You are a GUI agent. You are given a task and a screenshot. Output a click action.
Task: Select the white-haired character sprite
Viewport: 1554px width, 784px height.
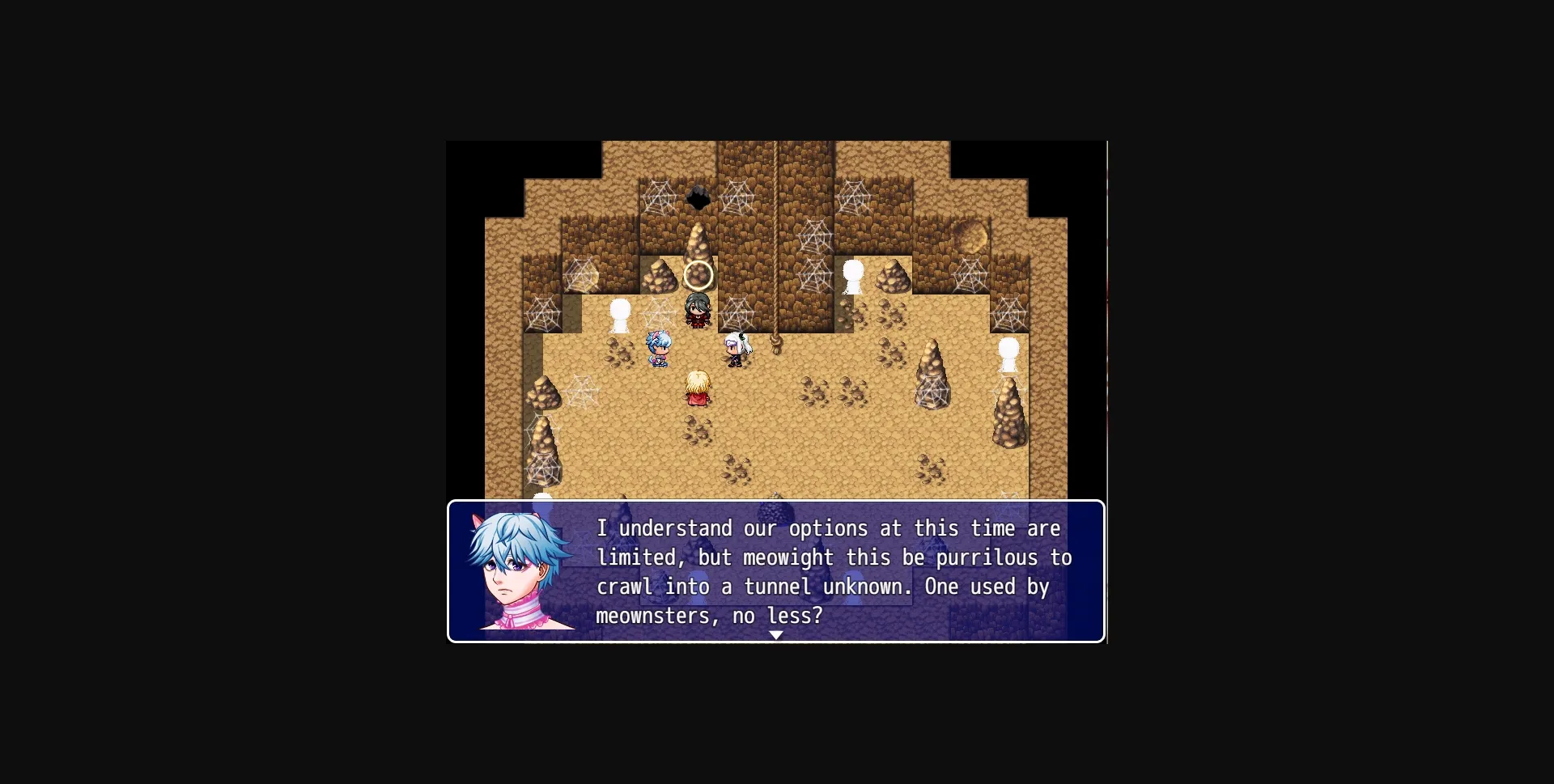click(x=736, y=346)
